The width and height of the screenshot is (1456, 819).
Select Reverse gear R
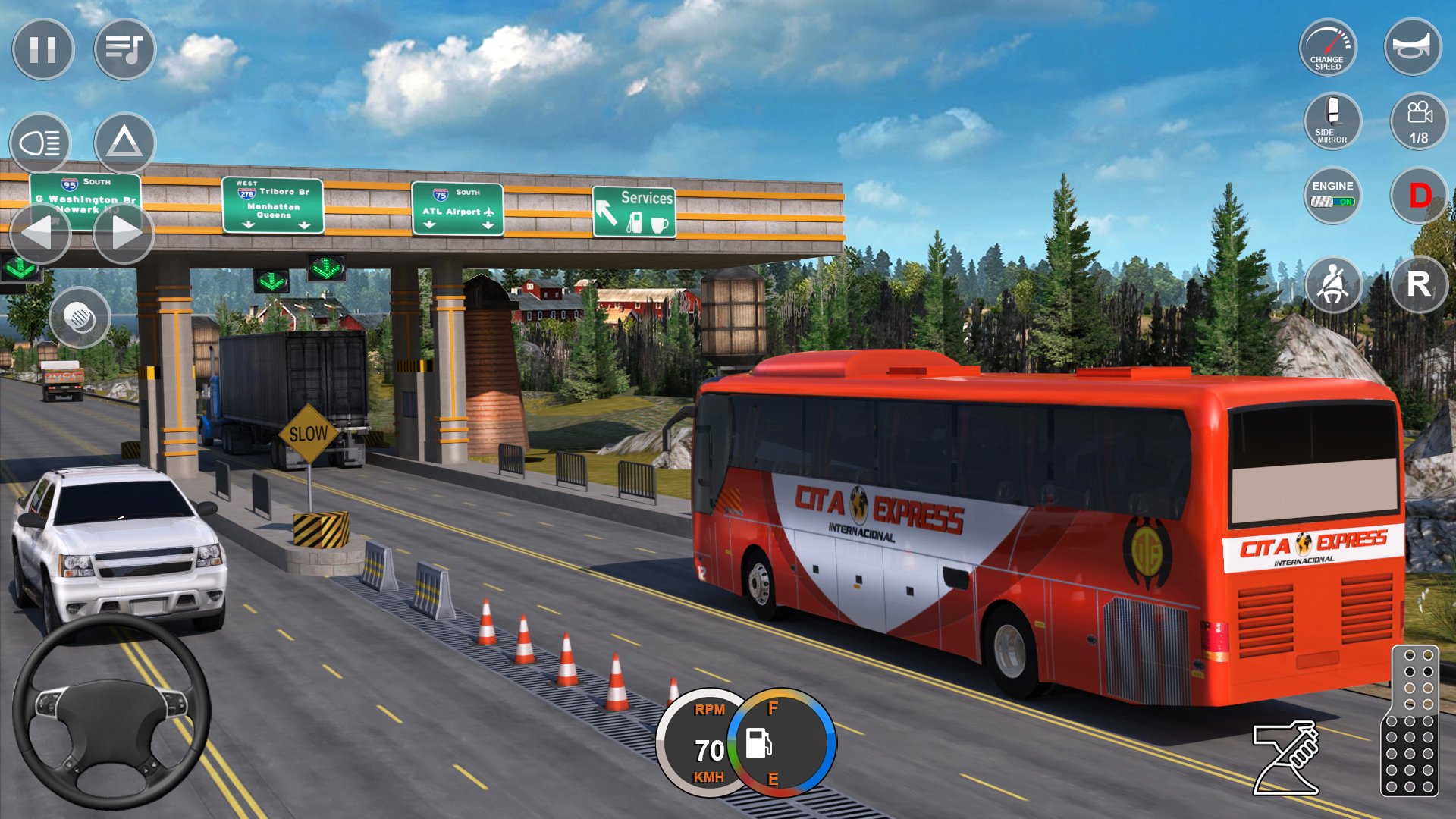(1419, 285)
